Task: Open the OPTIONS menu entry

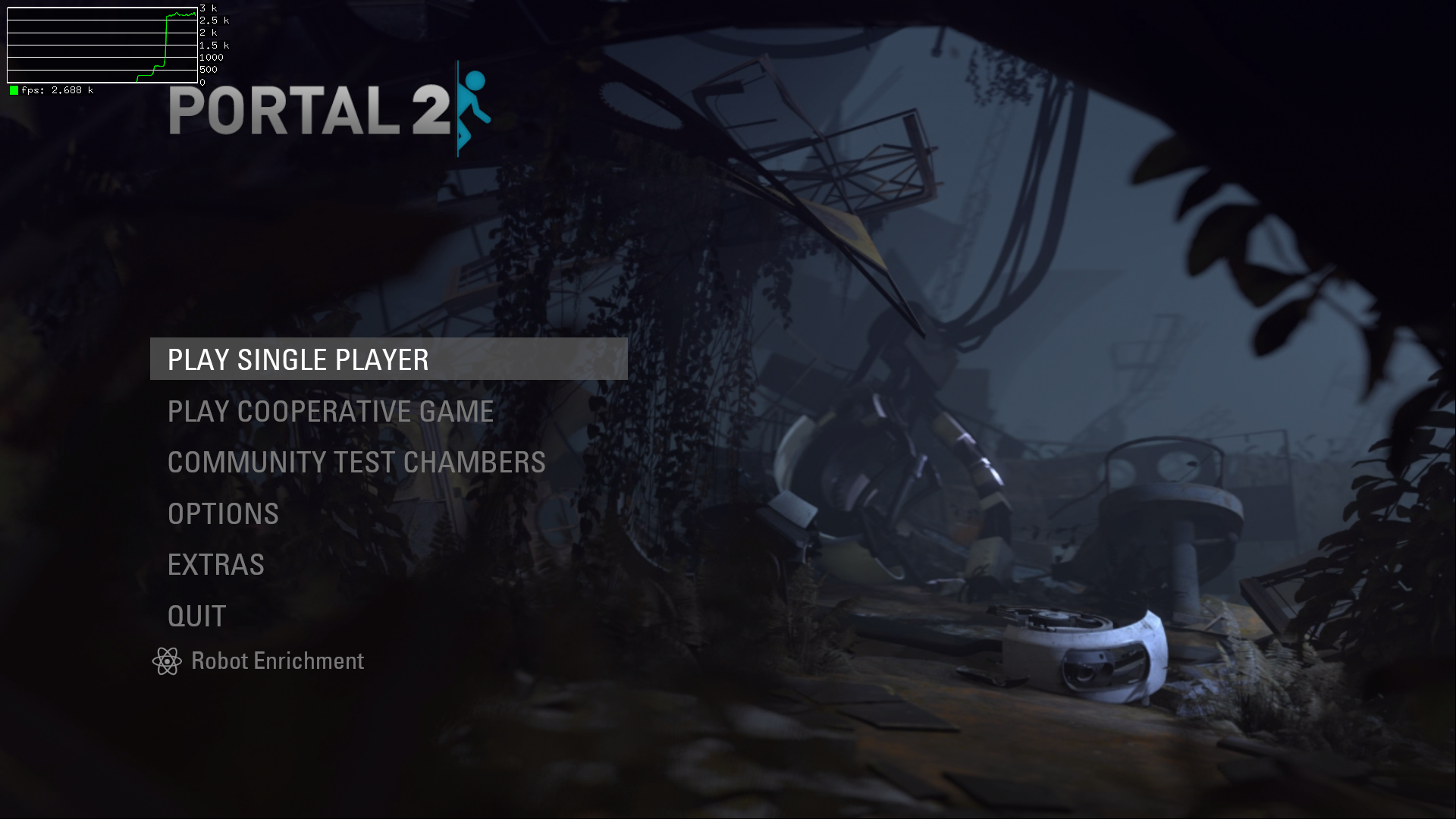Action: 222,513
